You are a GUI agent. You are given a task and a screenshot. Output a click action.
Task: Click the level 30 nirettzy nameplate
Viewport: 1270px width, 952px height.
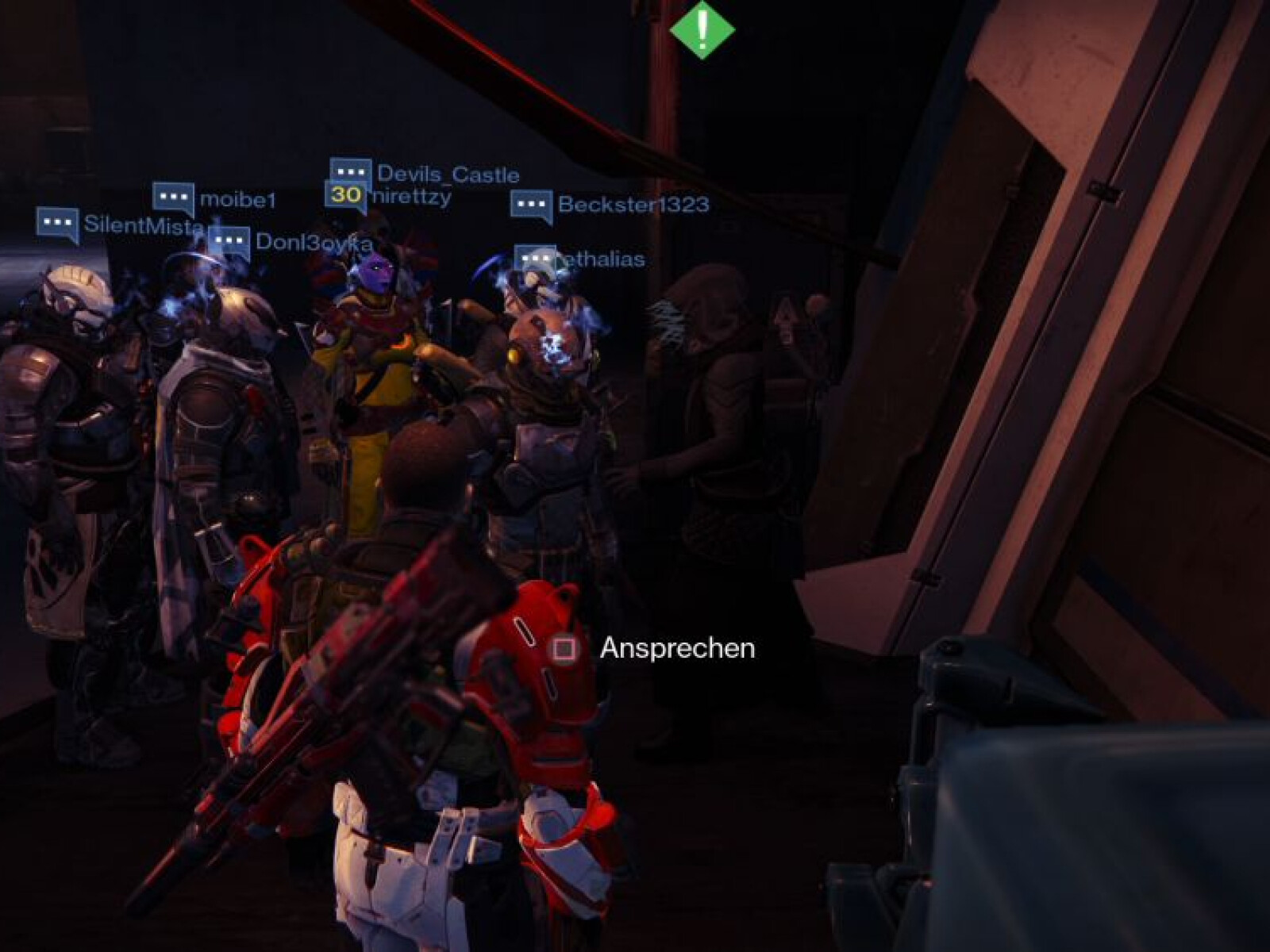(x=389, y=196)
